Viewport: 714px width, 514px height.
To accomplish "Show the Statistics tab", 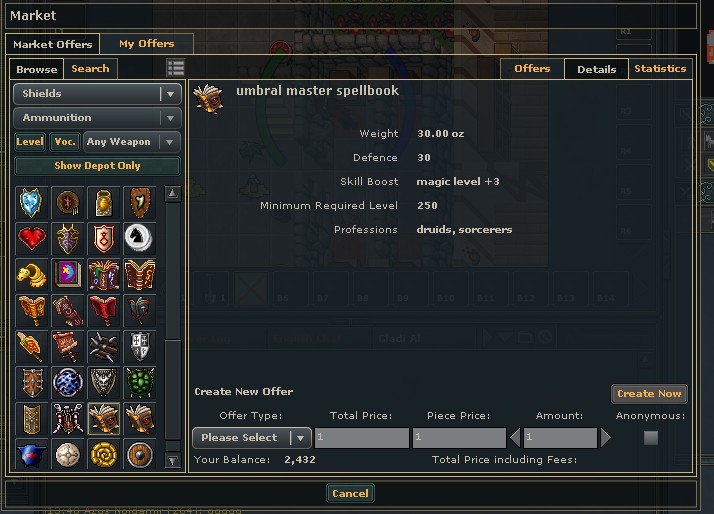I will tap(660, 69).
